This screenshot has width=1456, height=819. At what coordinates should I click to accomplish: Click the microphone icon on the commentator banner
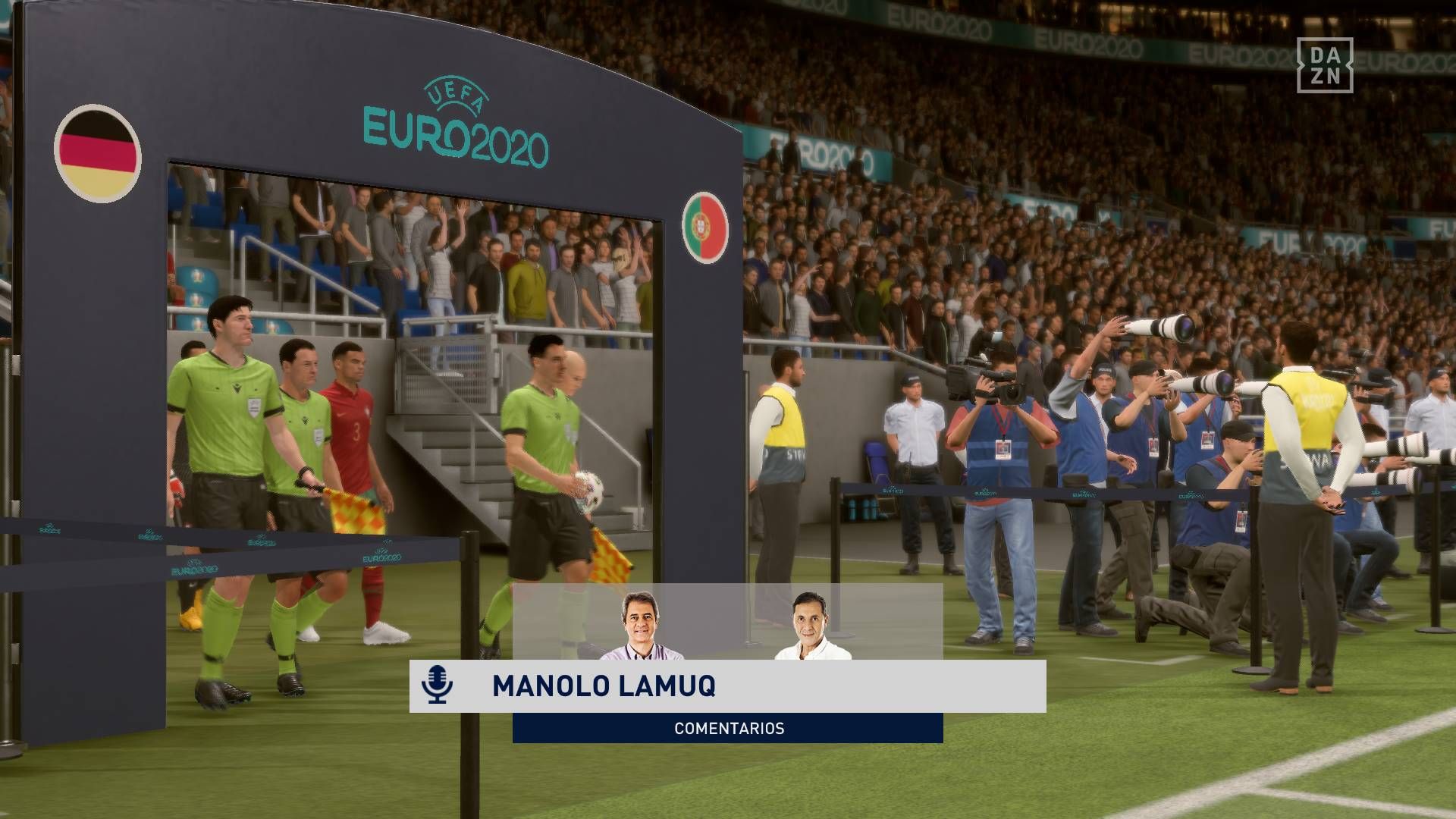437,685
